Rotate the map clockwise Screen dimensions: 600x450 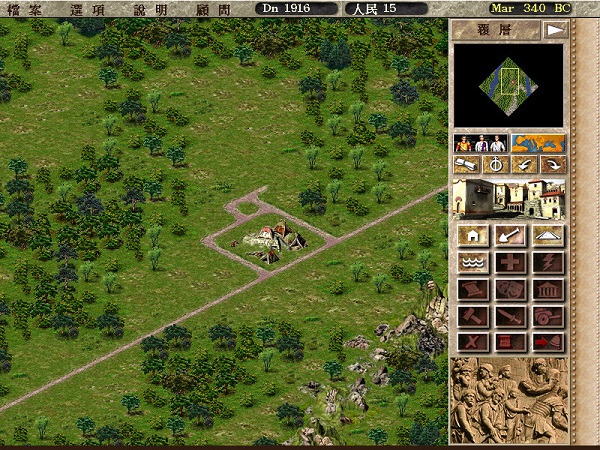pyautogui.click(x=551, y=165)
